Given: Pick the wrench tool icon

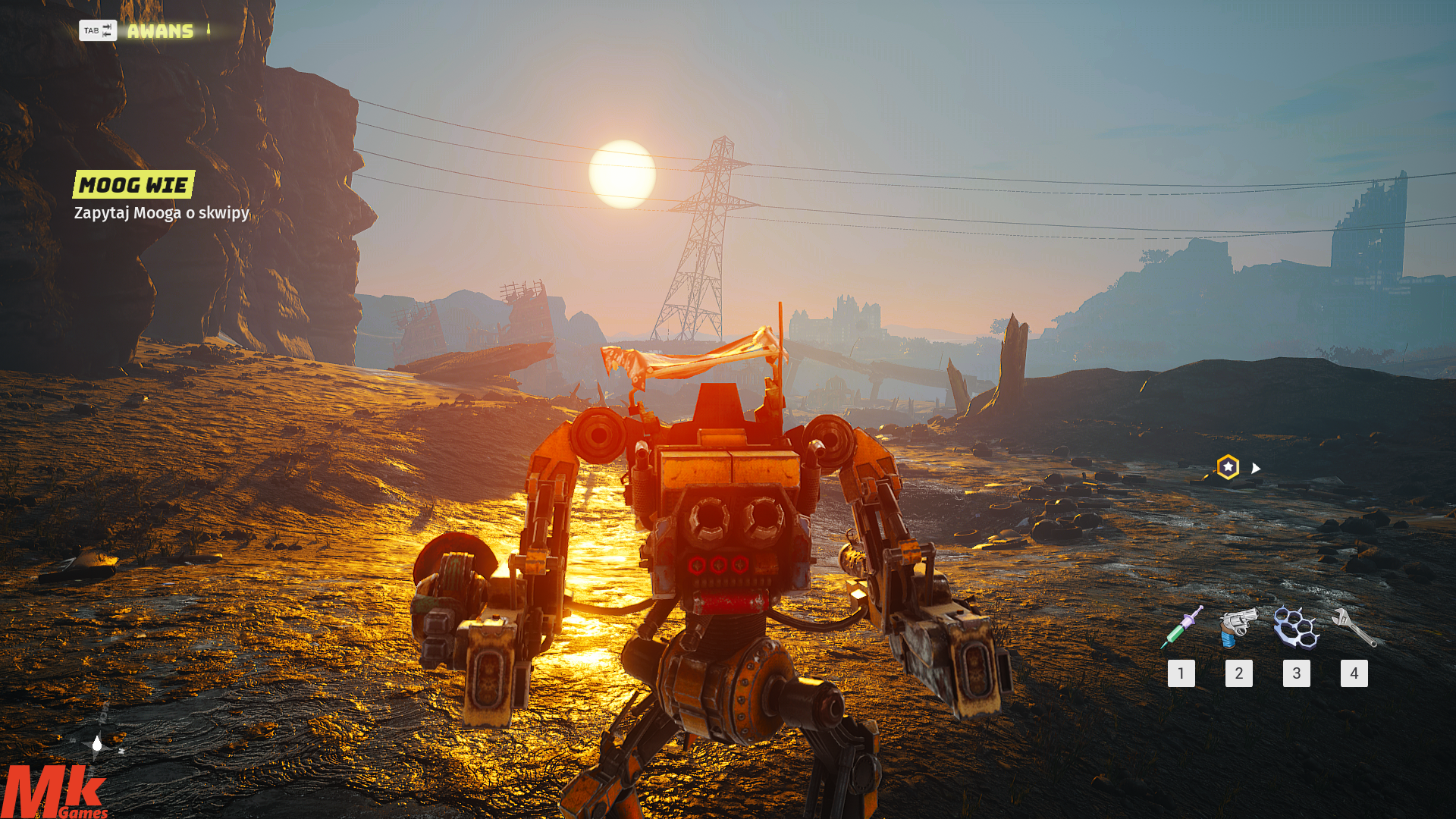Looking at the screenshot, I should coord(1354,627).
